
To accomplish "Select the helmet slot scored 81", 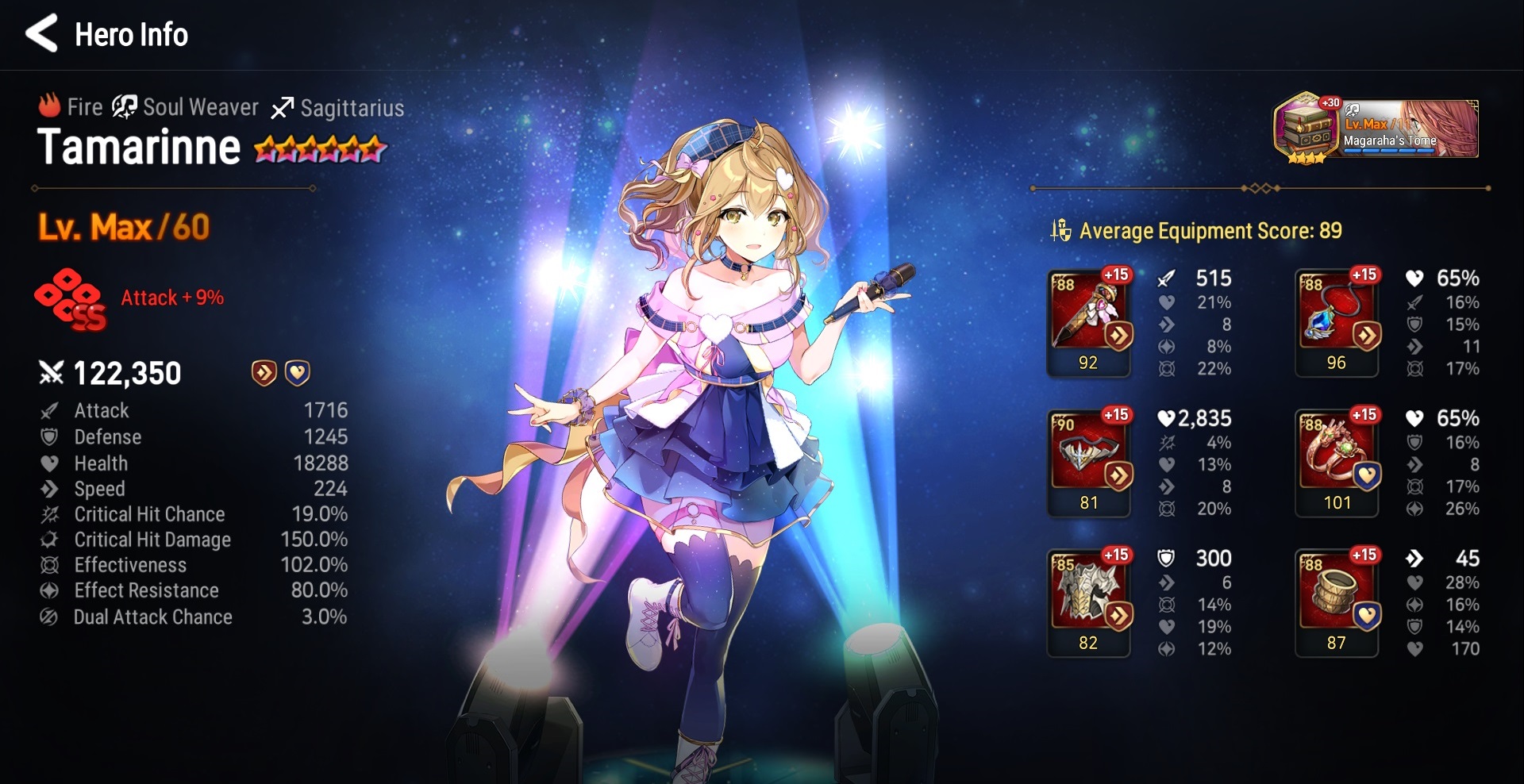I will pyautogui.click(x=1088, y=462).
